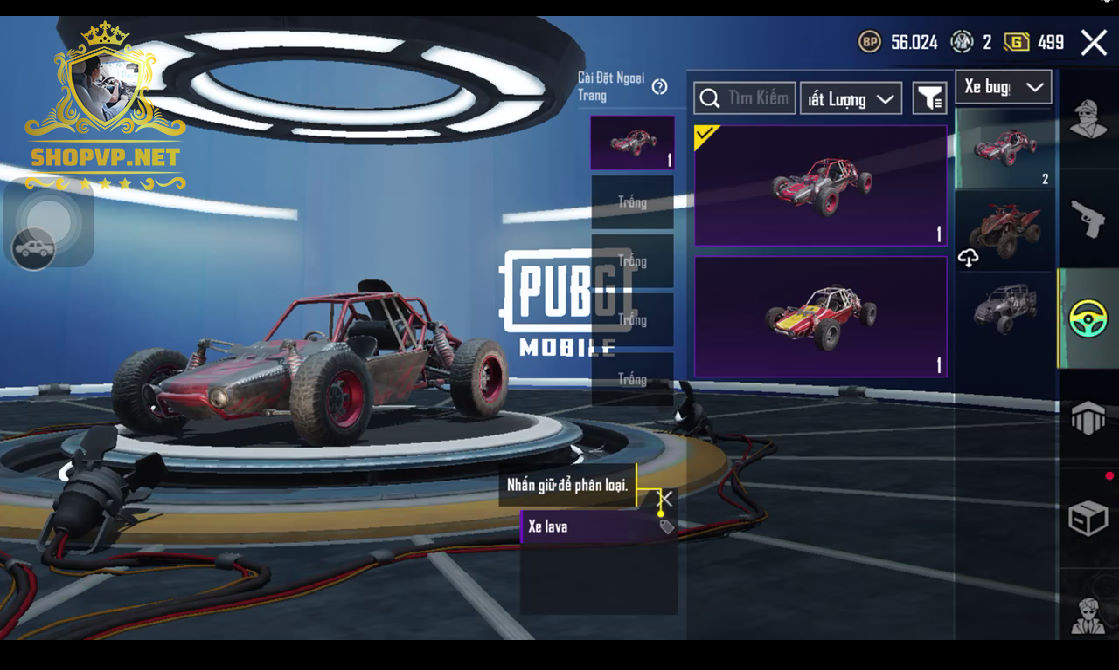Switch to the pistol weapons category
This screenshot has height=670, width=1119.
(1088, 218)
